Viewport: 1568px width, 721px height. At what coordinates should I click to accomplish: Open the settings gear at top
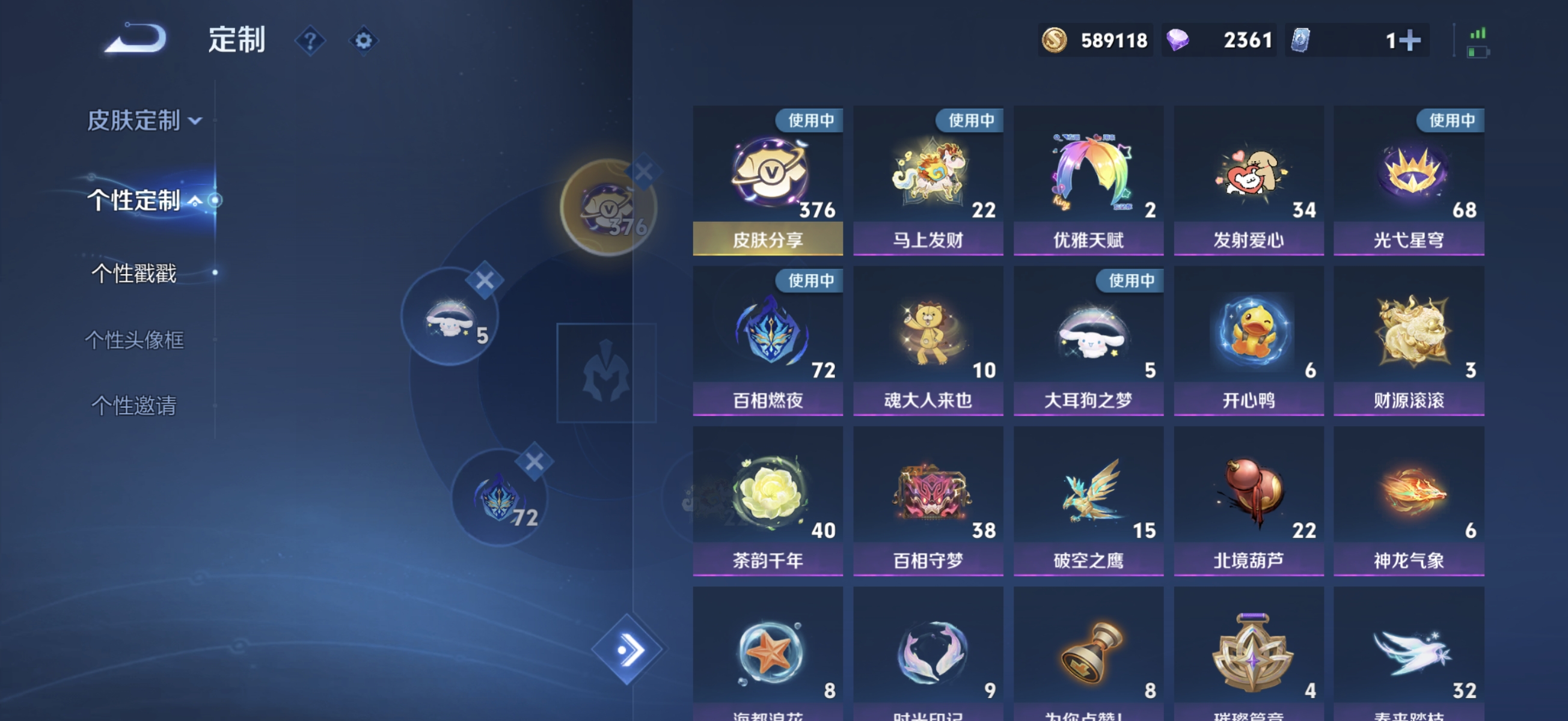coord(363,40)
